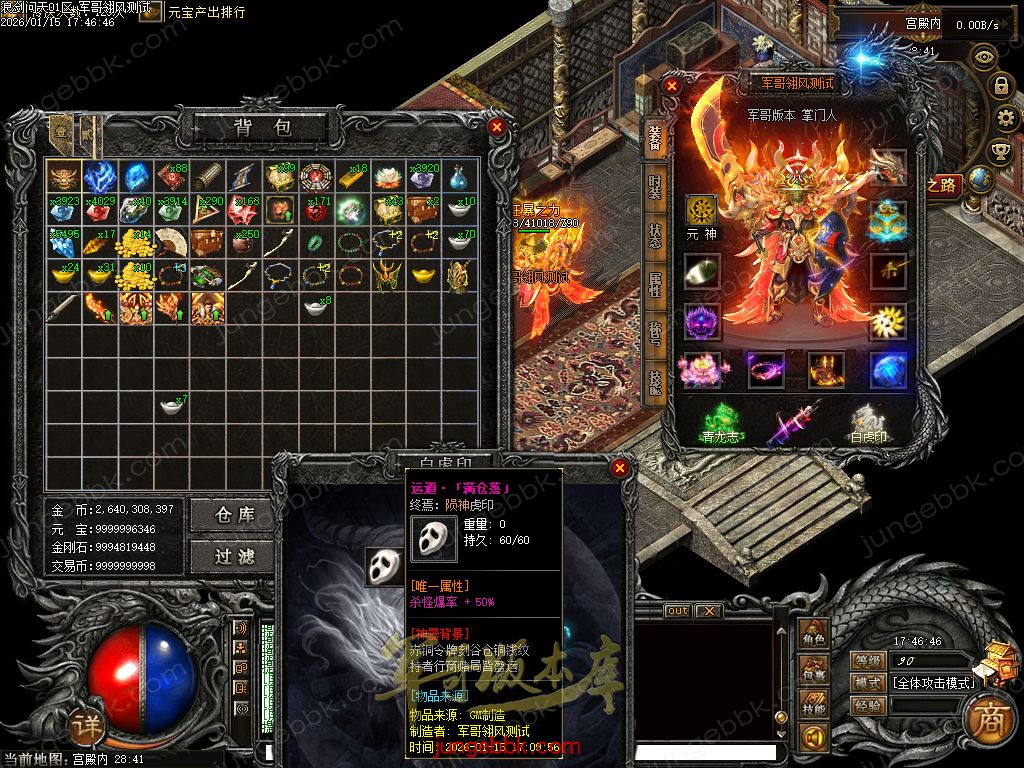Close the character equipment panel
Viewport: 1024px width, 768px height.
673,86
